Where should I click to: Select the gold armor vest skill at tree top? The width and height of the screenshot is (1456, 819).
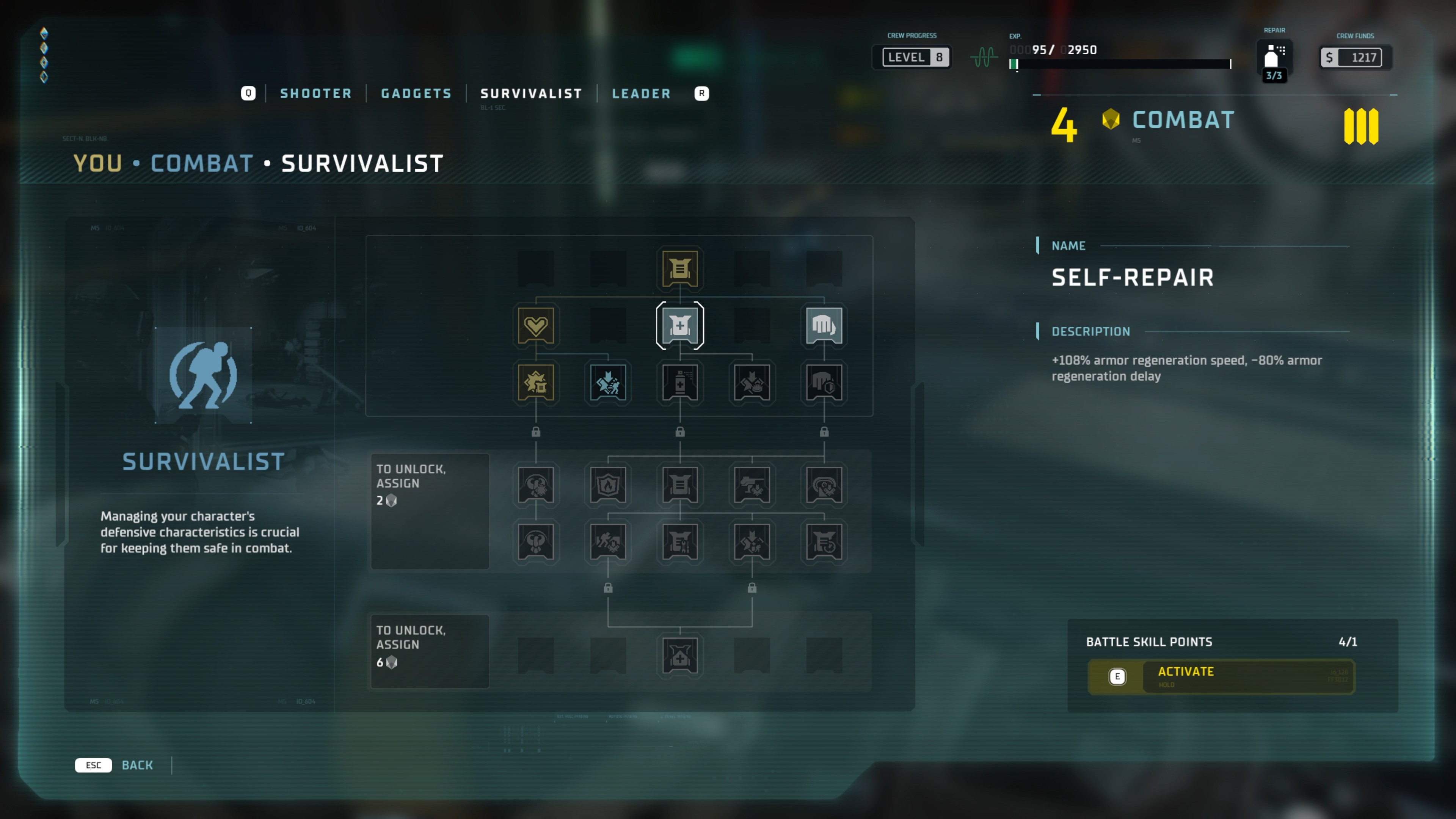click(679, 268)
